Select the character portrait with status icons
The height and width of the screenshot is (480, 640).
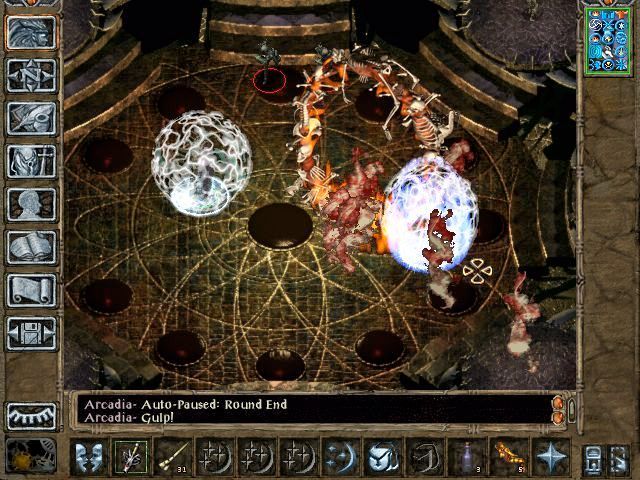(607, 38)
